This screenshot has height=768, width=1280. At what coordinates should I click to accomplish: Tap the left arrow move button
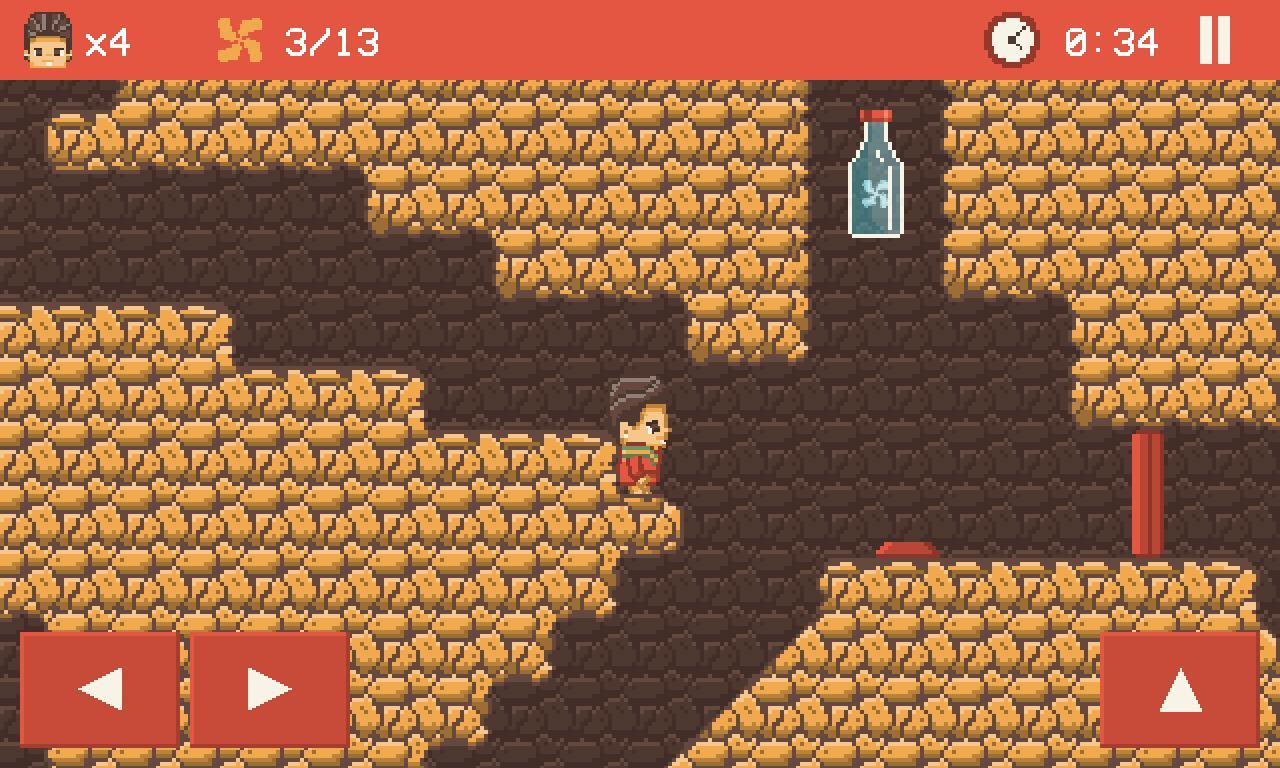(100, 689)
